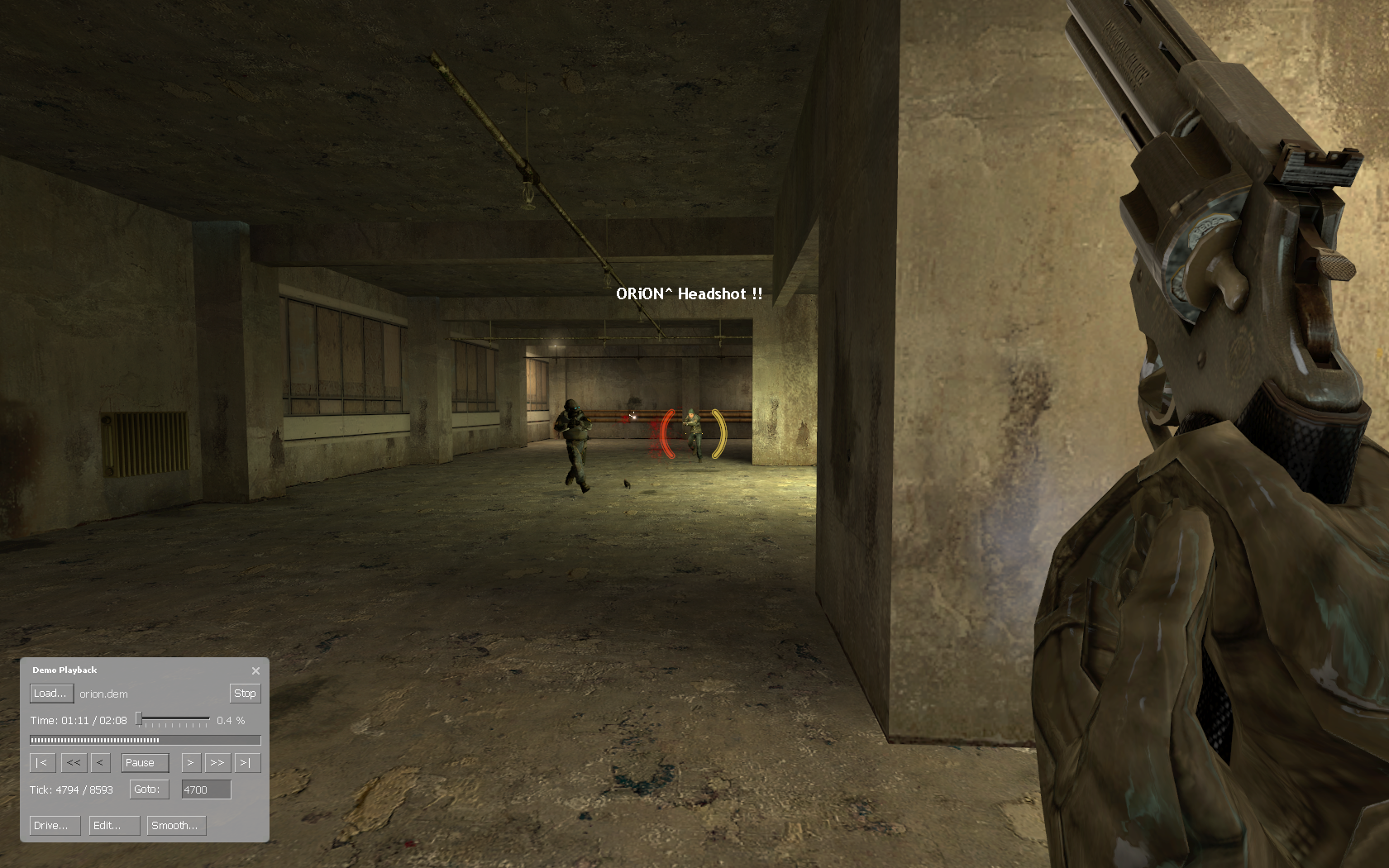The height and width of the screenshot is (868, 1389).
Task: Click the demo progress bar
Action: coord(145,740)
